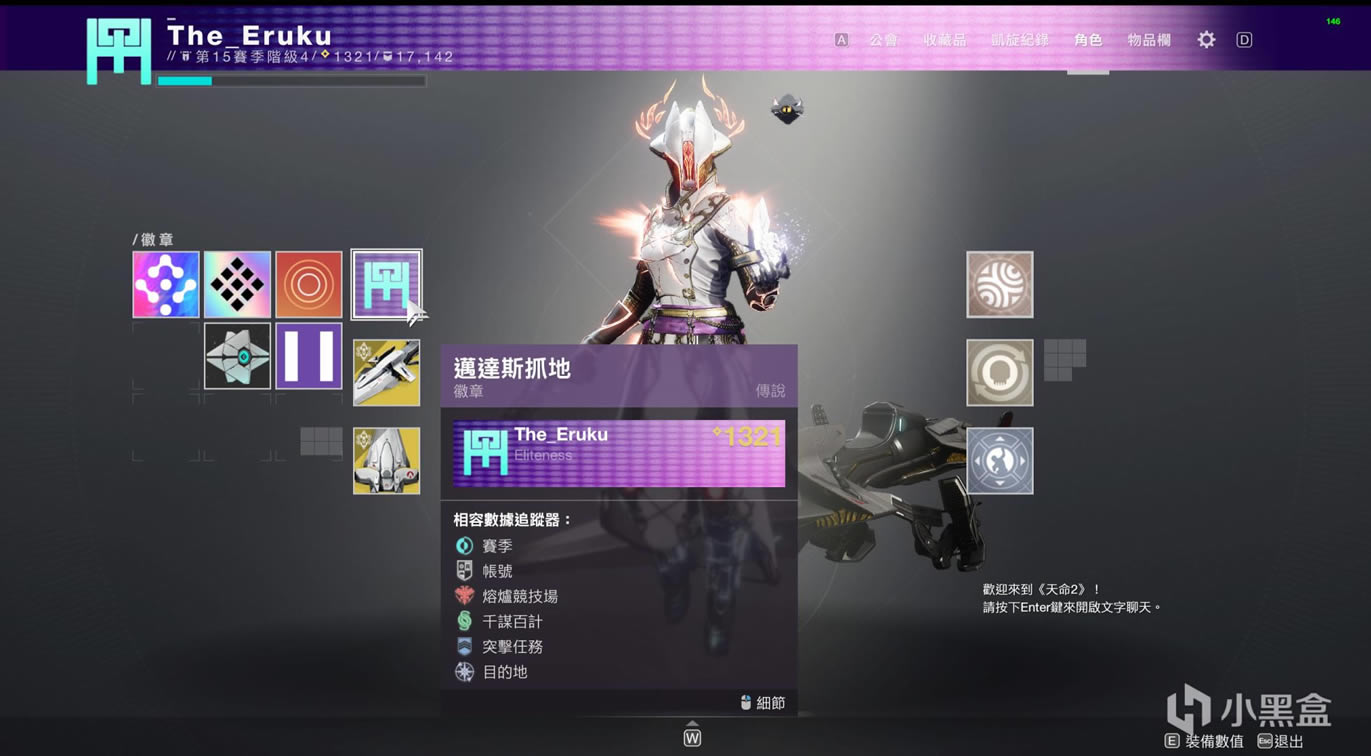Click the equipped teal glyph emblem slot
This screenshot has width=1371, height=756.
[x=386, y=285]
